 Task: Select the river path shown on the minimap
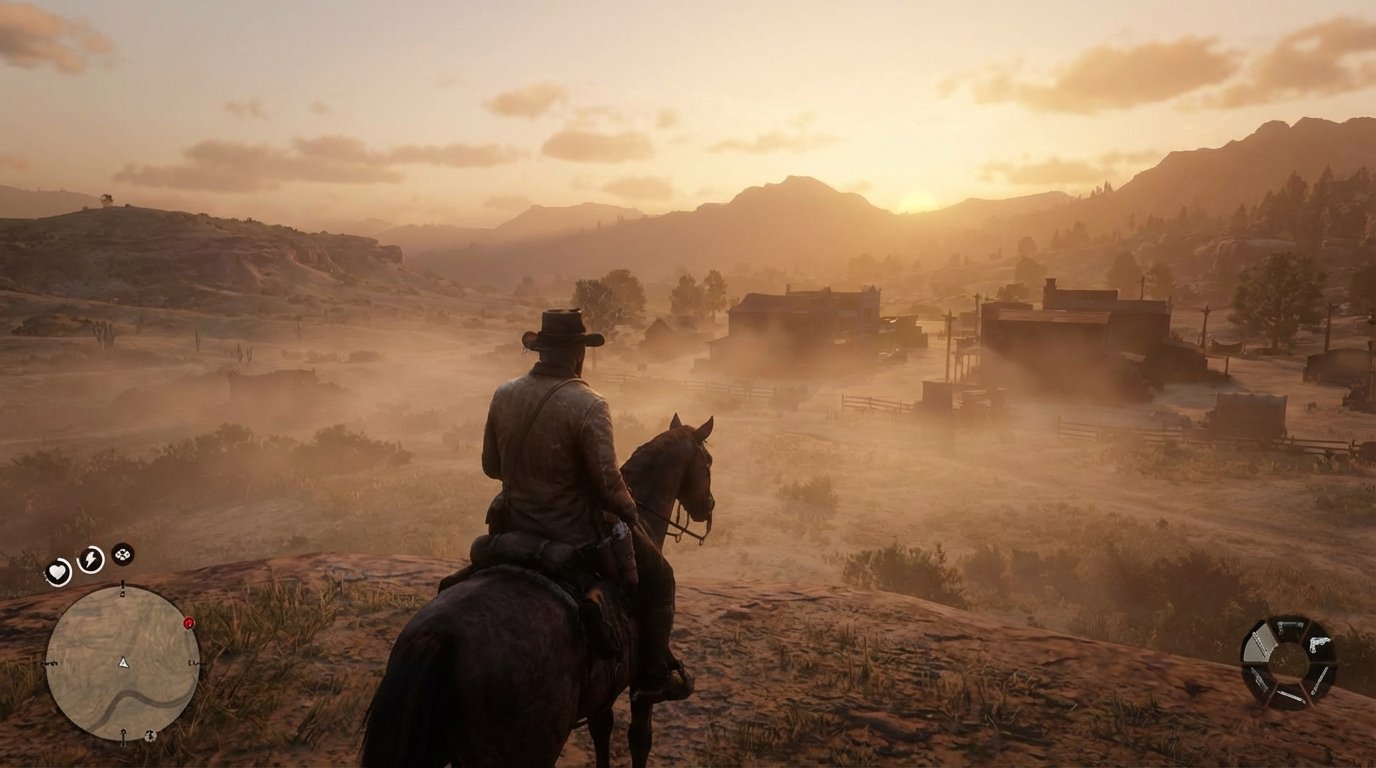click(127, 697)
